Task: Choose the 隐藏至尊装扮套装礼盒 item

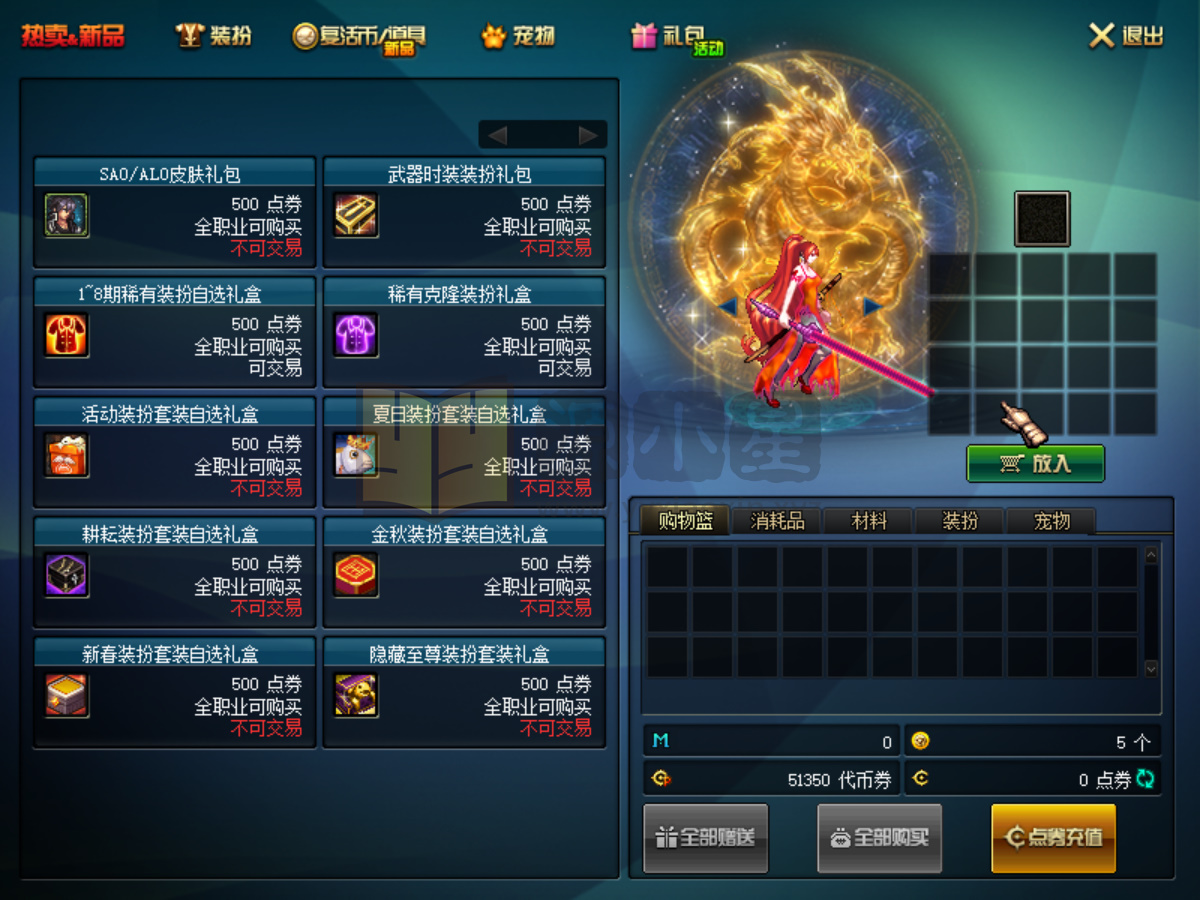Action: [464, 692]
